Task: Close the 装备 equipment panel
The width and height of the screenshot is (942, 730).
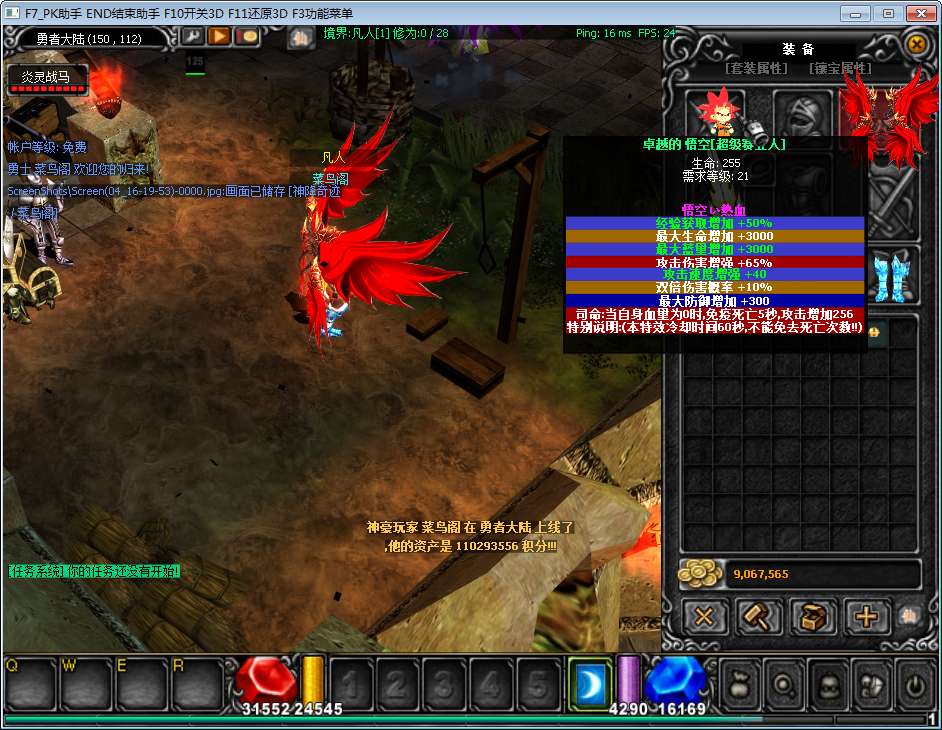Action: pyautogui.click(x=916, y=44)
